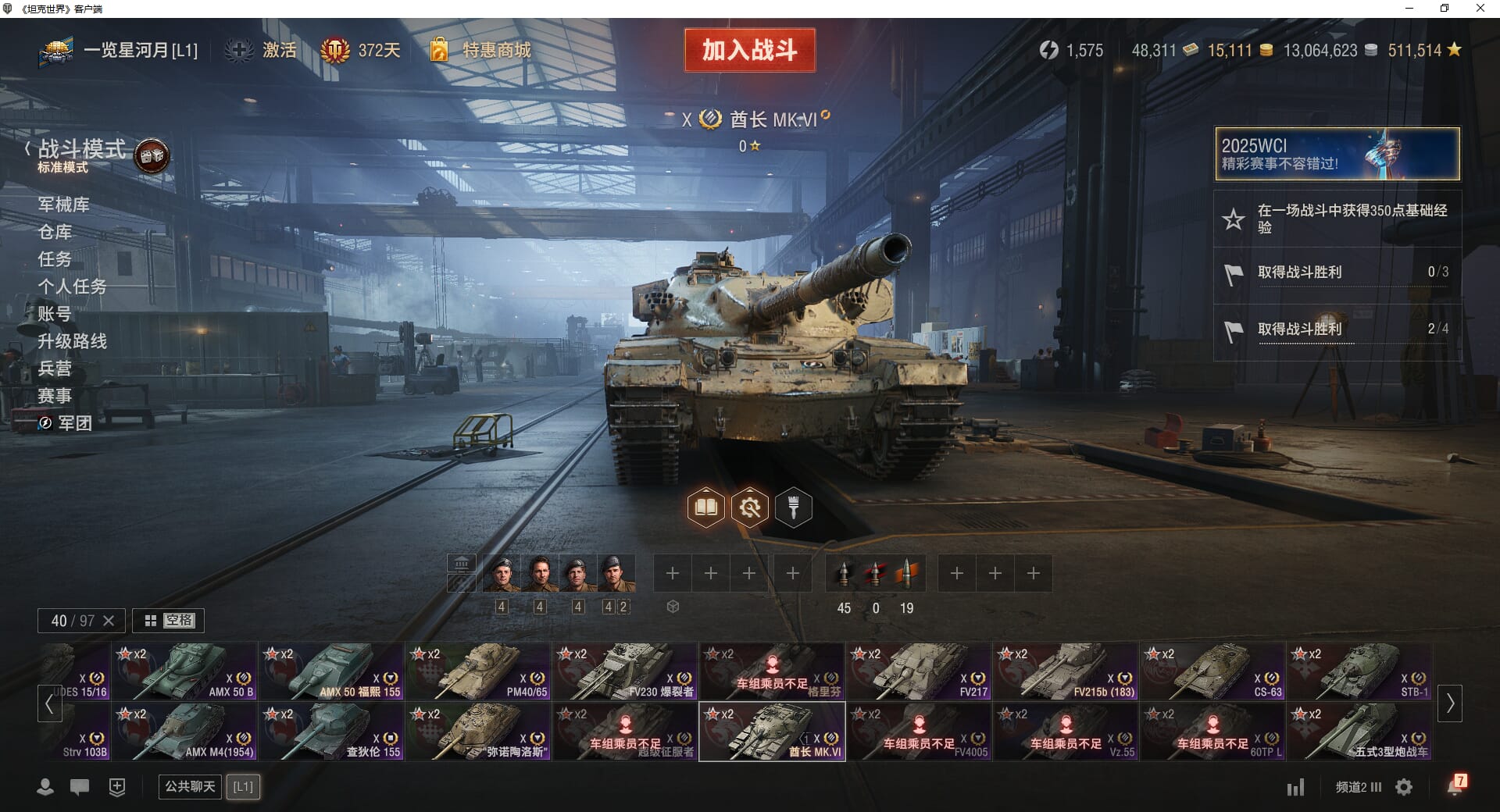Close the game client window
This screenshot has width=1500, height=812.
click(x=1480, y=9)
